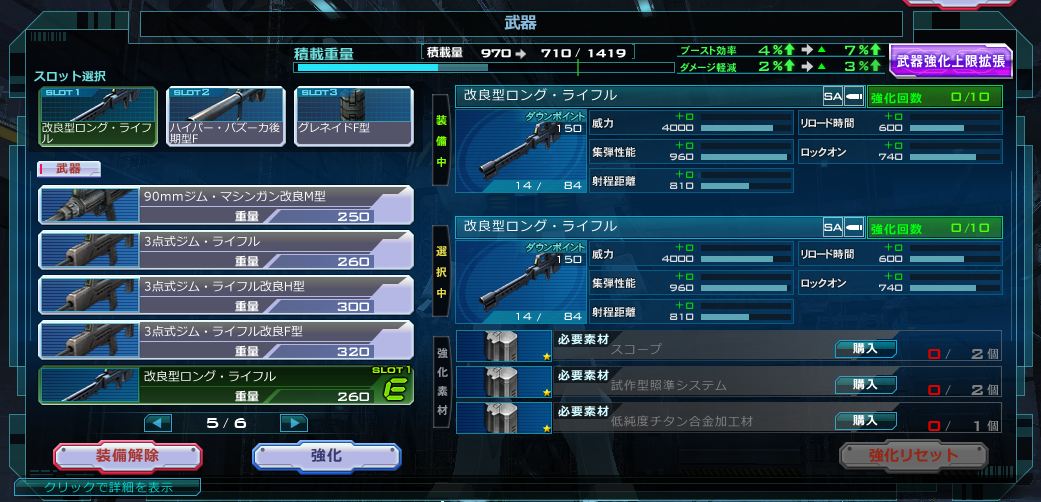The height and width of the screenshot is (502, 1041).
Task: Switch to SLOT 3 グレネイドF型
Action: (x=354, y=117)
